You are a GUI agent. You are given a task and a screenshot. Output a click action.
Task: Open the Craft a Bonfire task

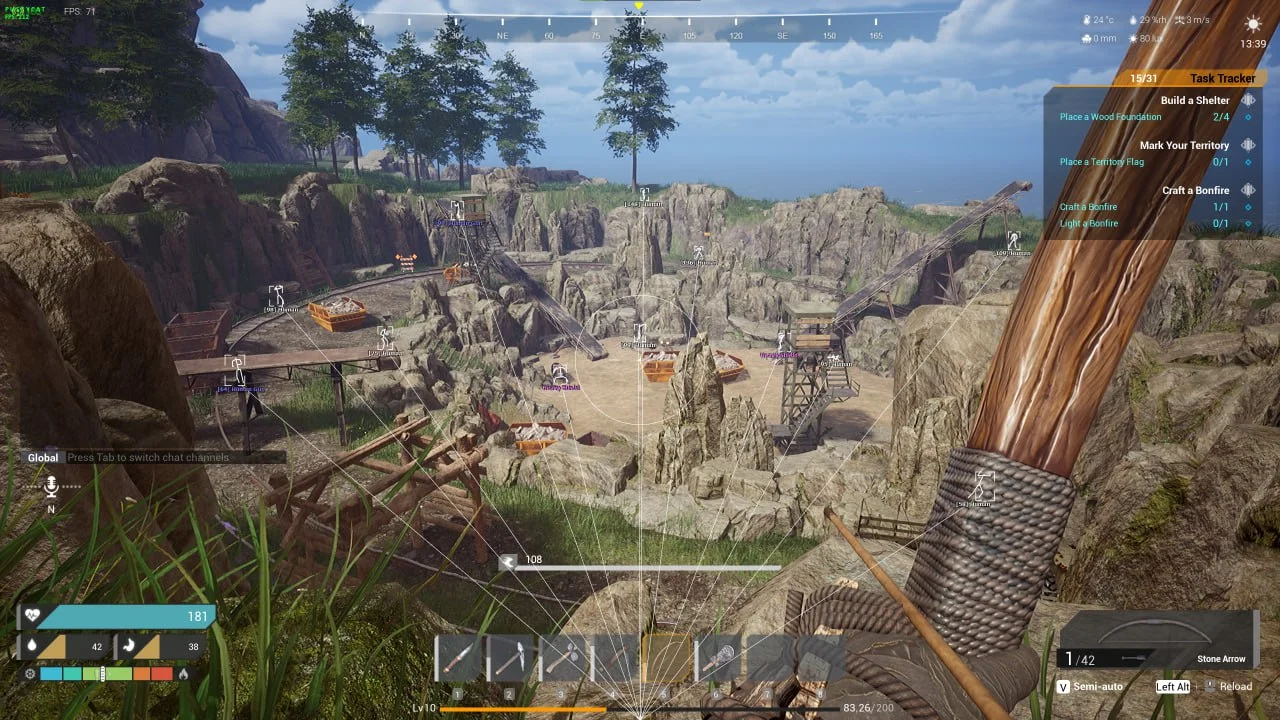tap(1195, 190)
